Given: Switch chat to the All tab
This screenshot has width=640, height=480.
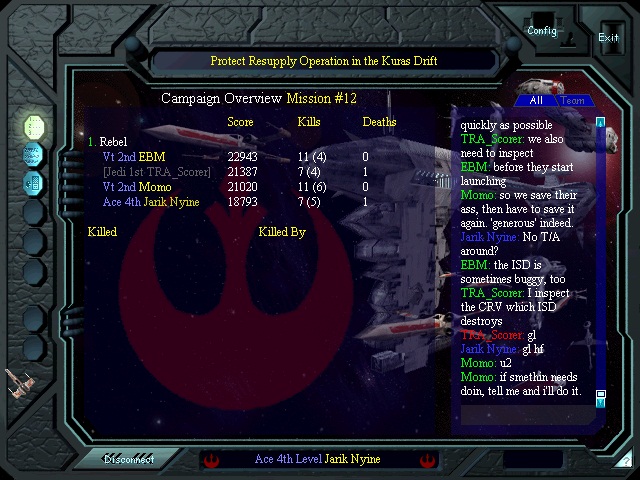Looking at the screenshot, I should coord(536,100).
